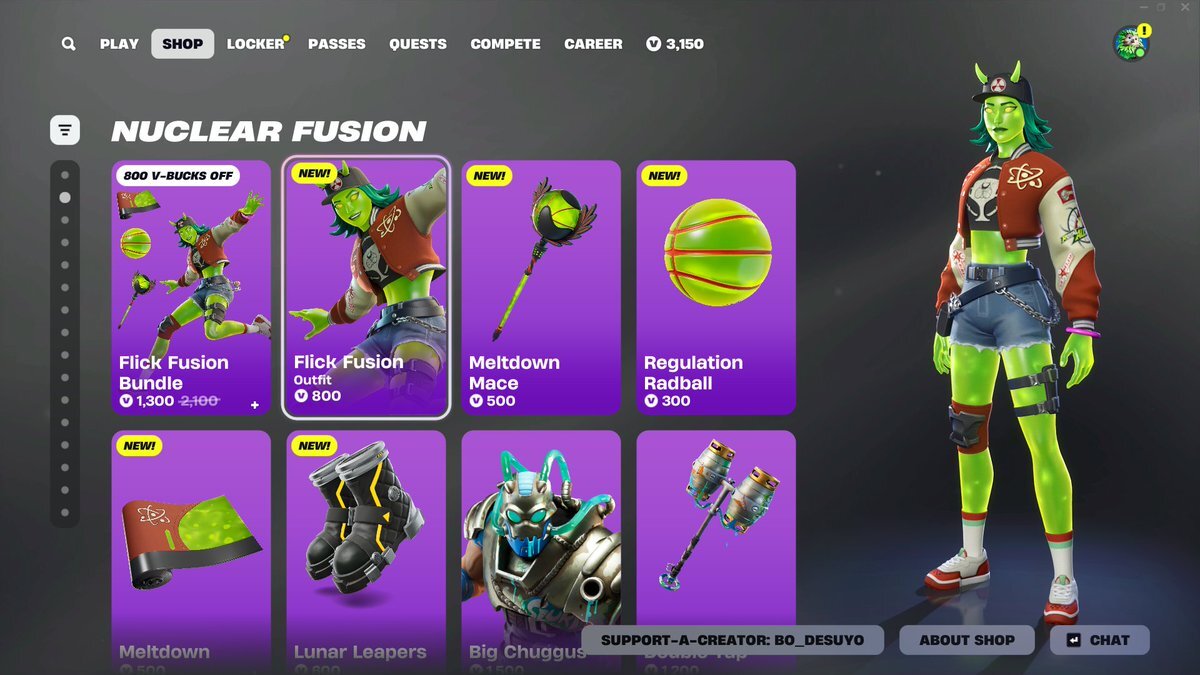The height and width of the screenshot is (675, 1200).
Task: View the Meltdown Mace pickaxe tile
Action: (541, 287)
